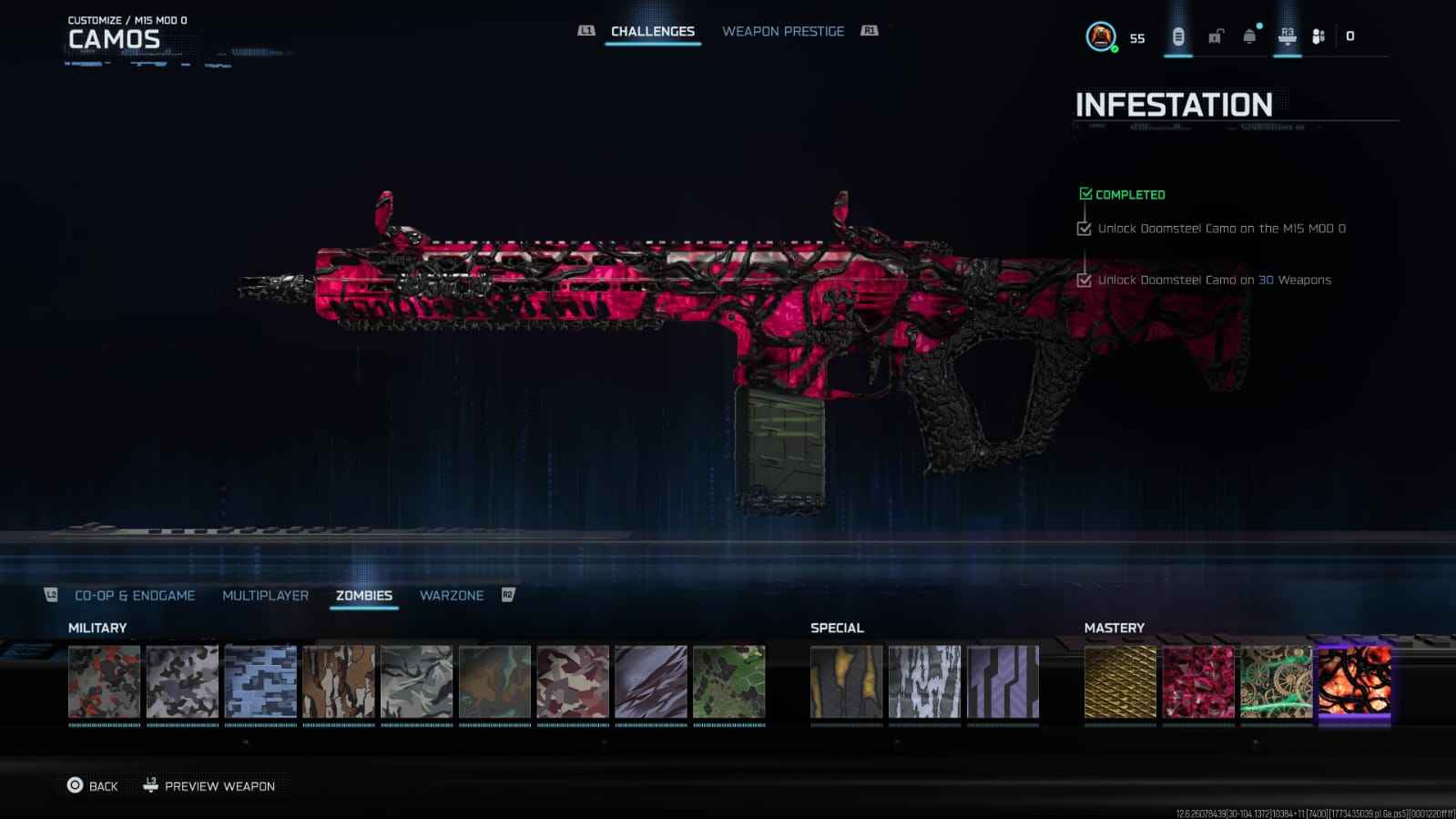Click Preview Weapon
The height and width of the screenshot is (819, 1456).
[x=220, y=785]
